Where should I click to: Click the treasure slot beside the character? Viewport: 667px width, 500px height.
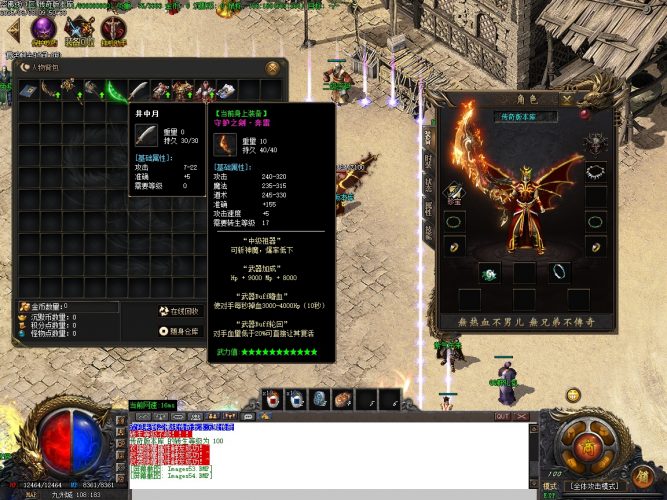click(455, 192)
